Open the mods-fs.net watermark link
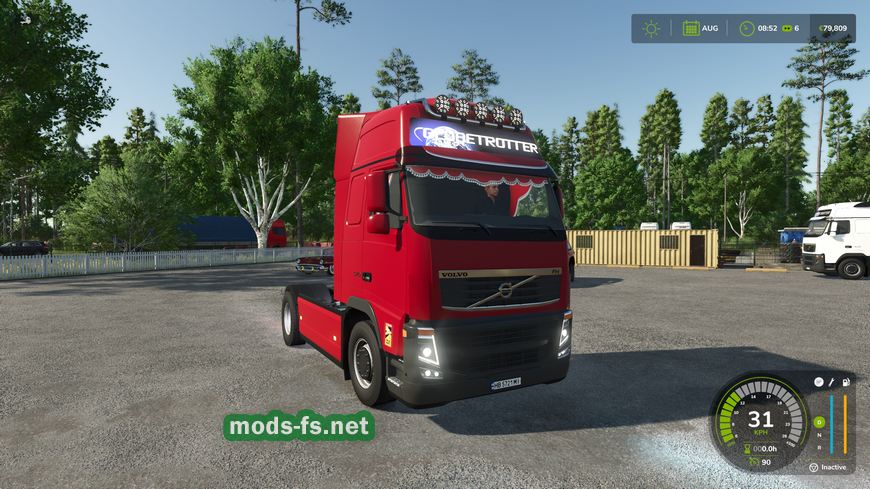Viewport: 870px width, 489px height. [300, 427]
